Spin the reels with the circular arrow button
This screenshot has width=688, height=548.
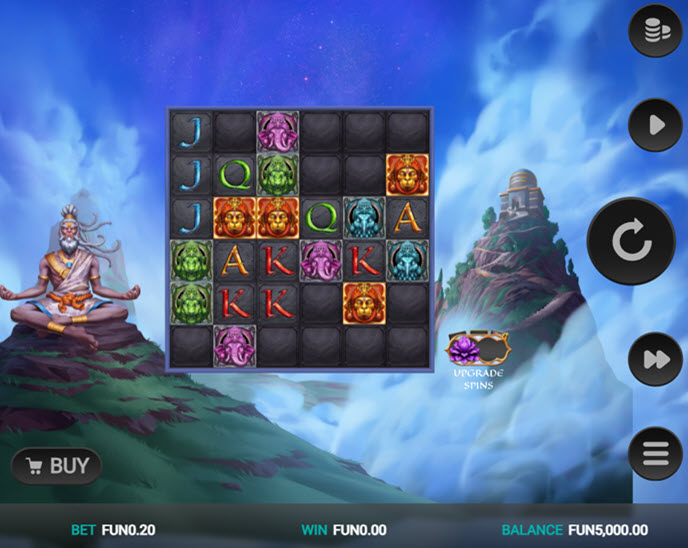pos(630,242)
